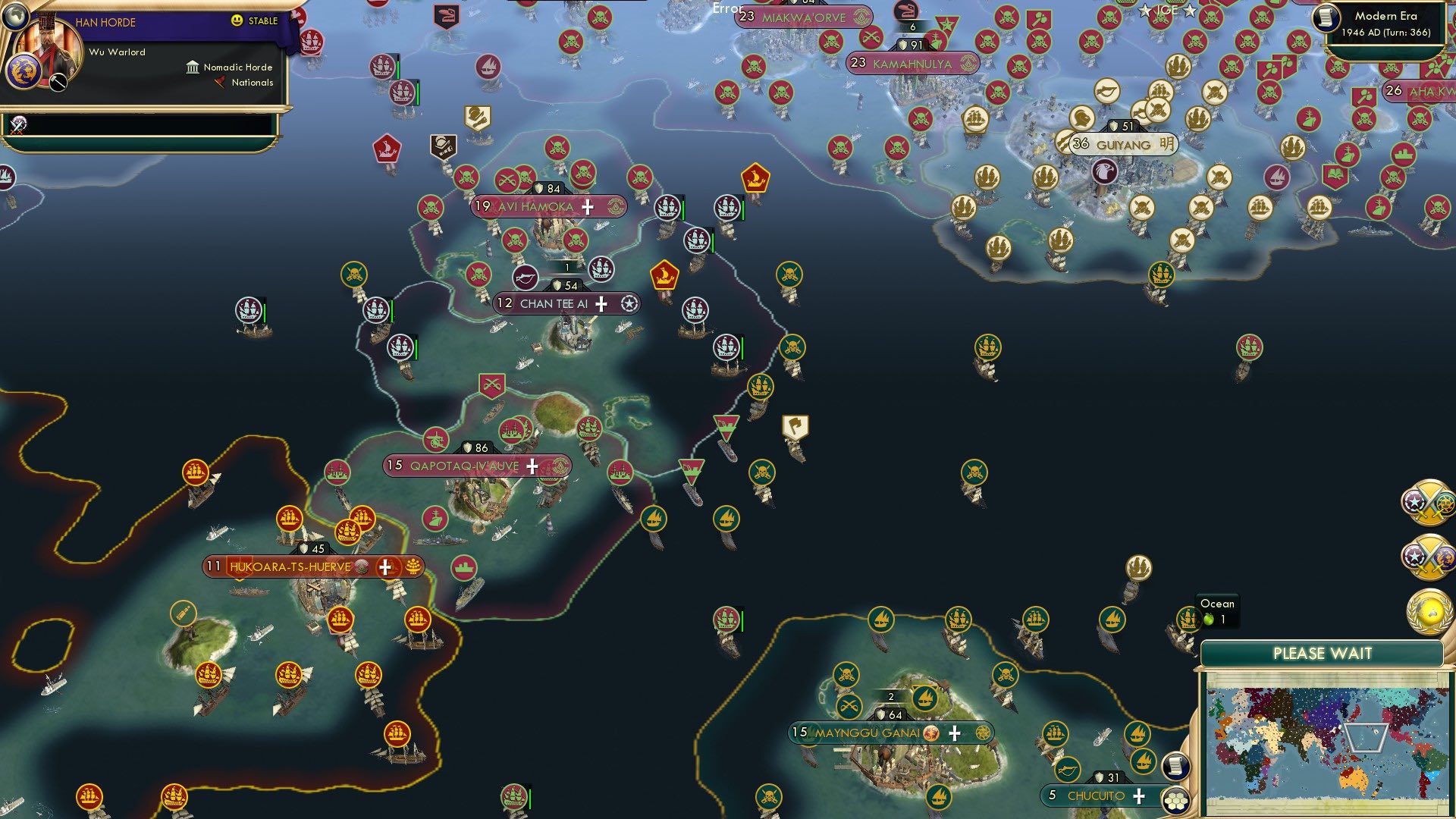1456x819 pixels.
Task: Select the combat notification in the left notification bar
Action: (17, 125)
